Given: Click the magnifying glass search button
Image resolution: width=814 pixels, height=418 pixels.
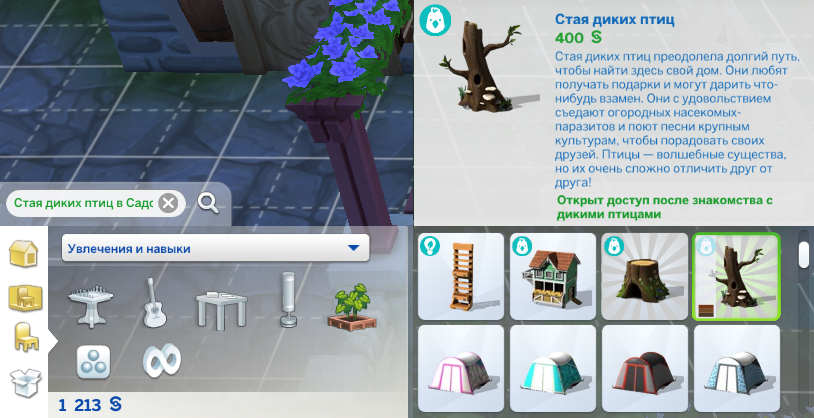Looking at the screenshot, I should (208, 203).
